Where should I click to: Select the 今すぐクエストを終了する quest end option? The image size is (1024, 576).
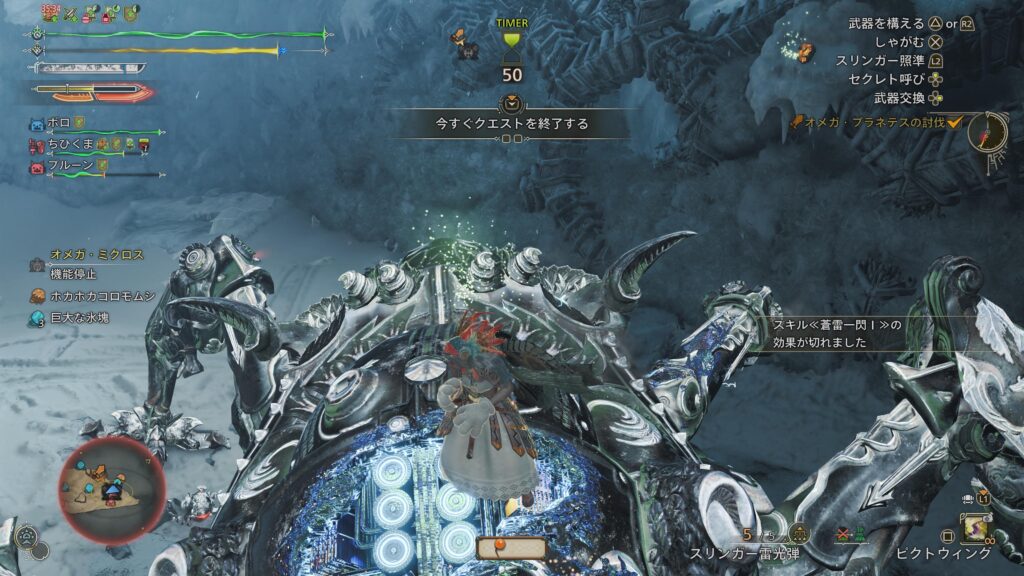click(x=511, y=124)
